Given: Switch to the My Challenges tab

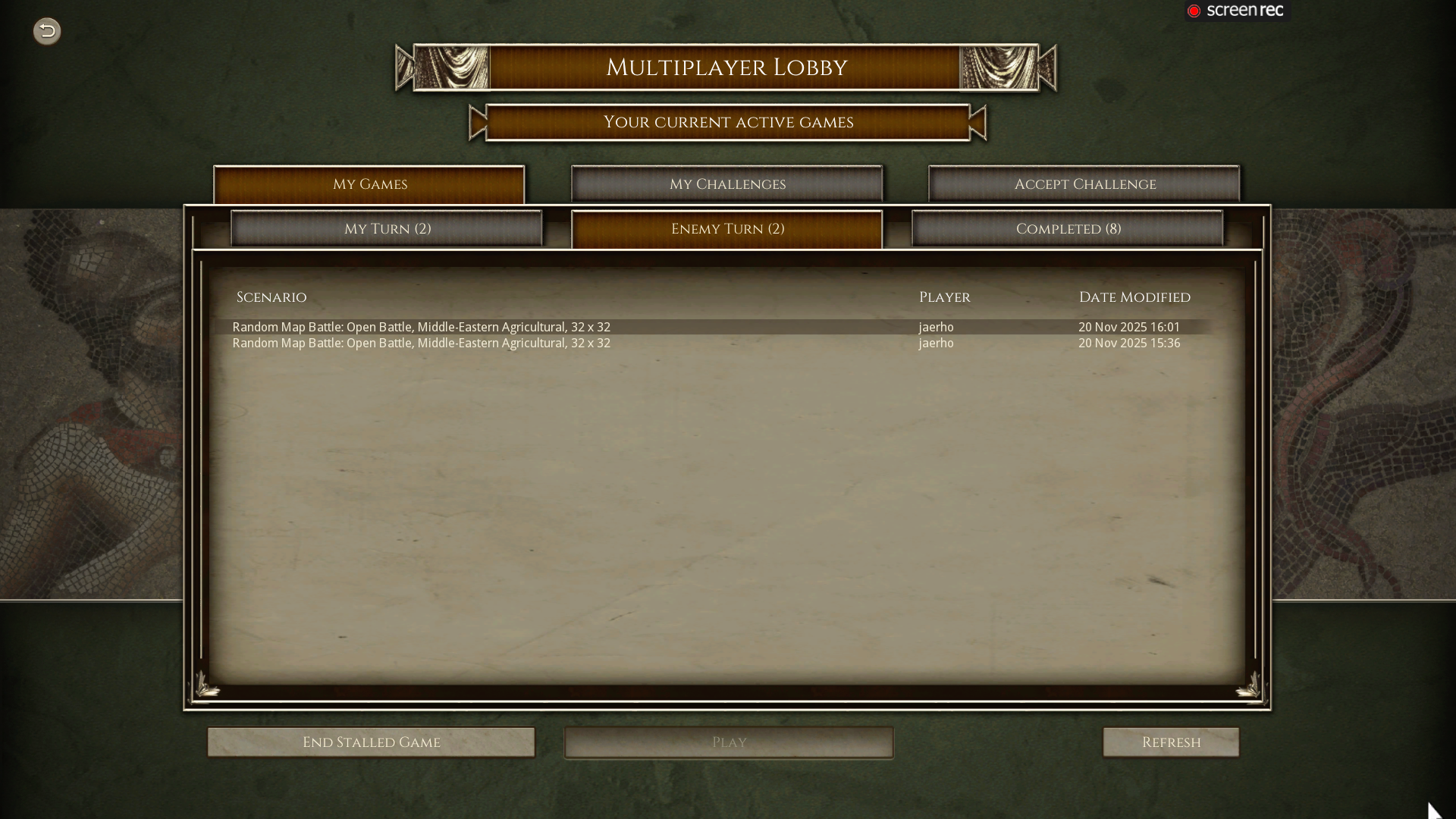Looking at the screenshot, I should click(726, 184).
